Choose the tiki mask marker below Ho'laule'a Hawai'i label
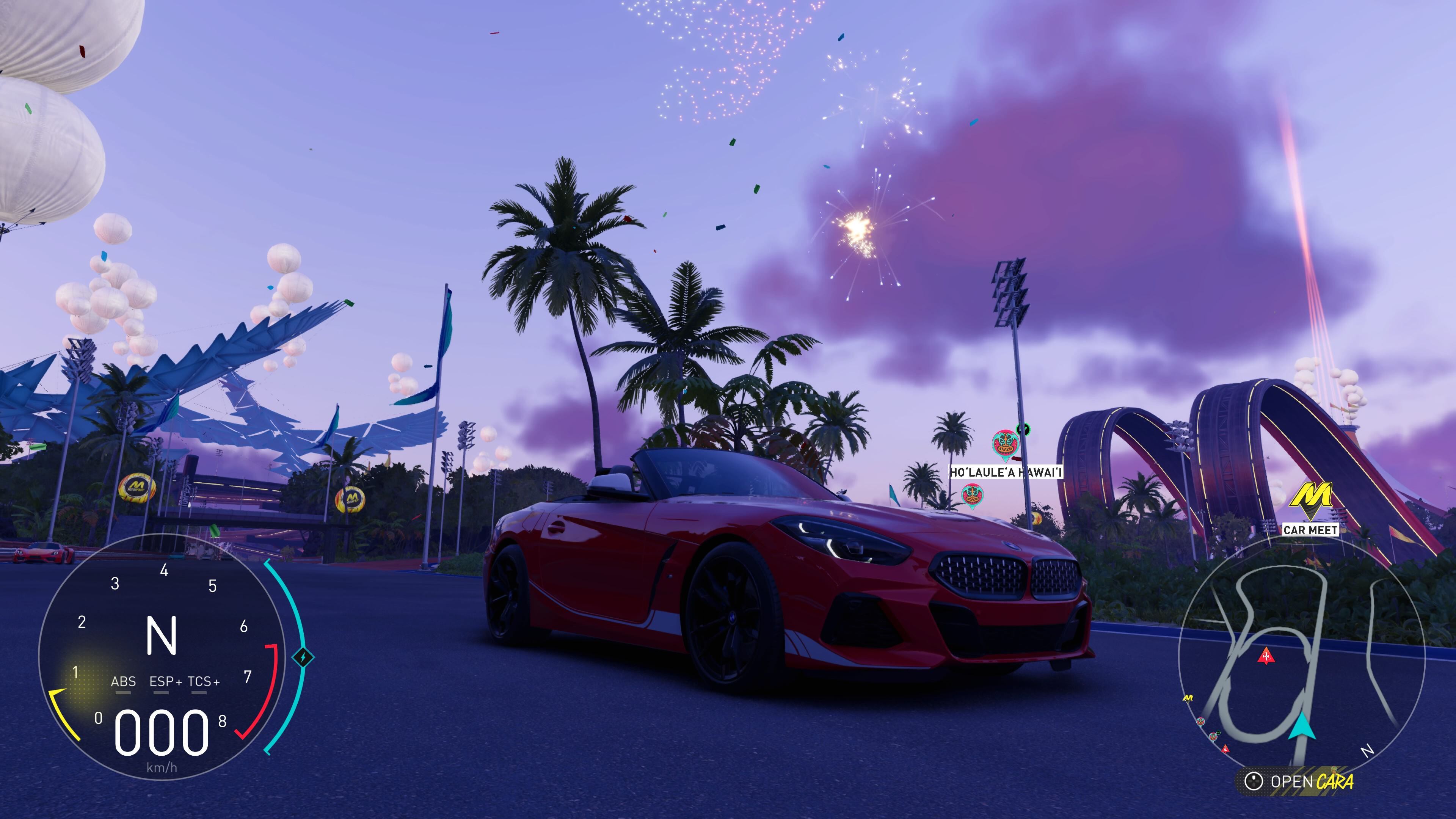 [971, 496]
